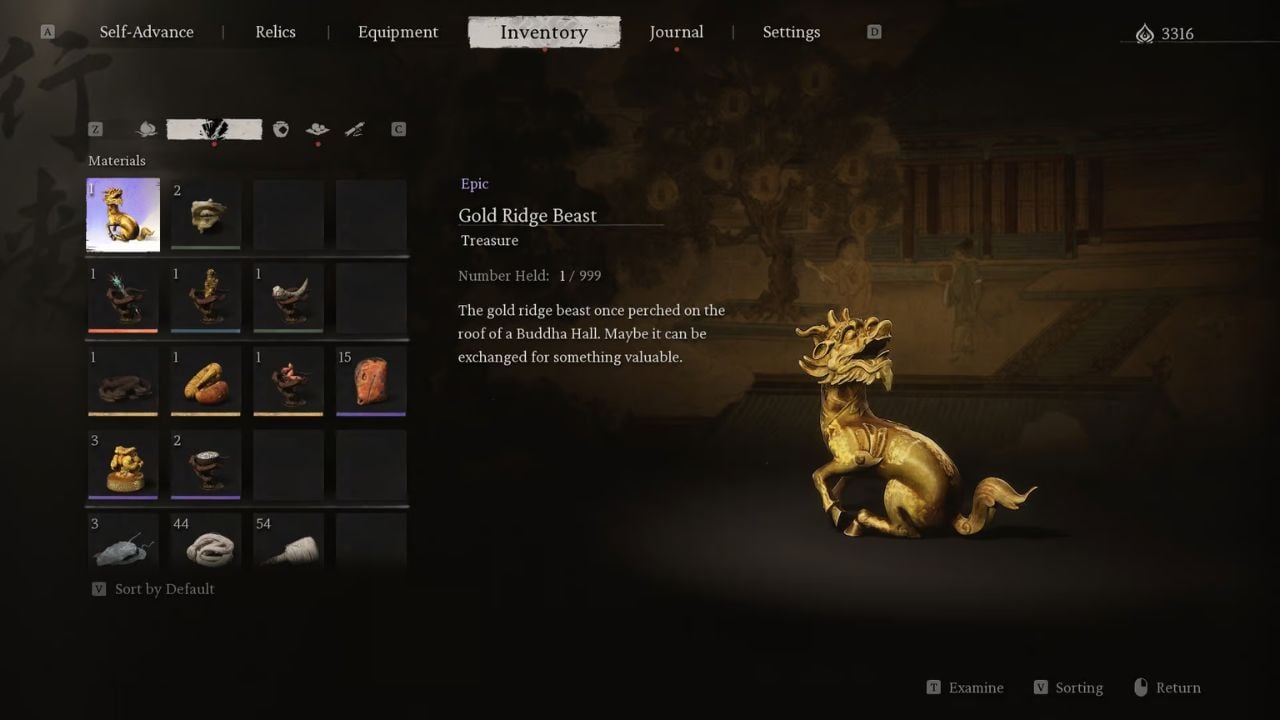Click the Examine button
The width and height of the screenshot is (1280, 720).
coord(964,687)
